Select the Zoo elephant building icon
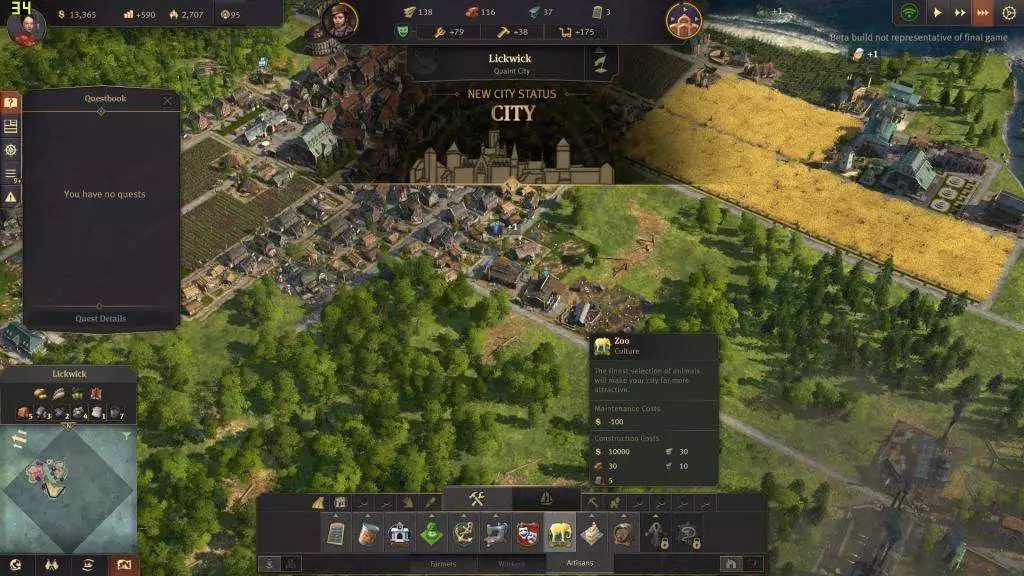Viewport: 1024px width, 576px height. pos(560,533)
